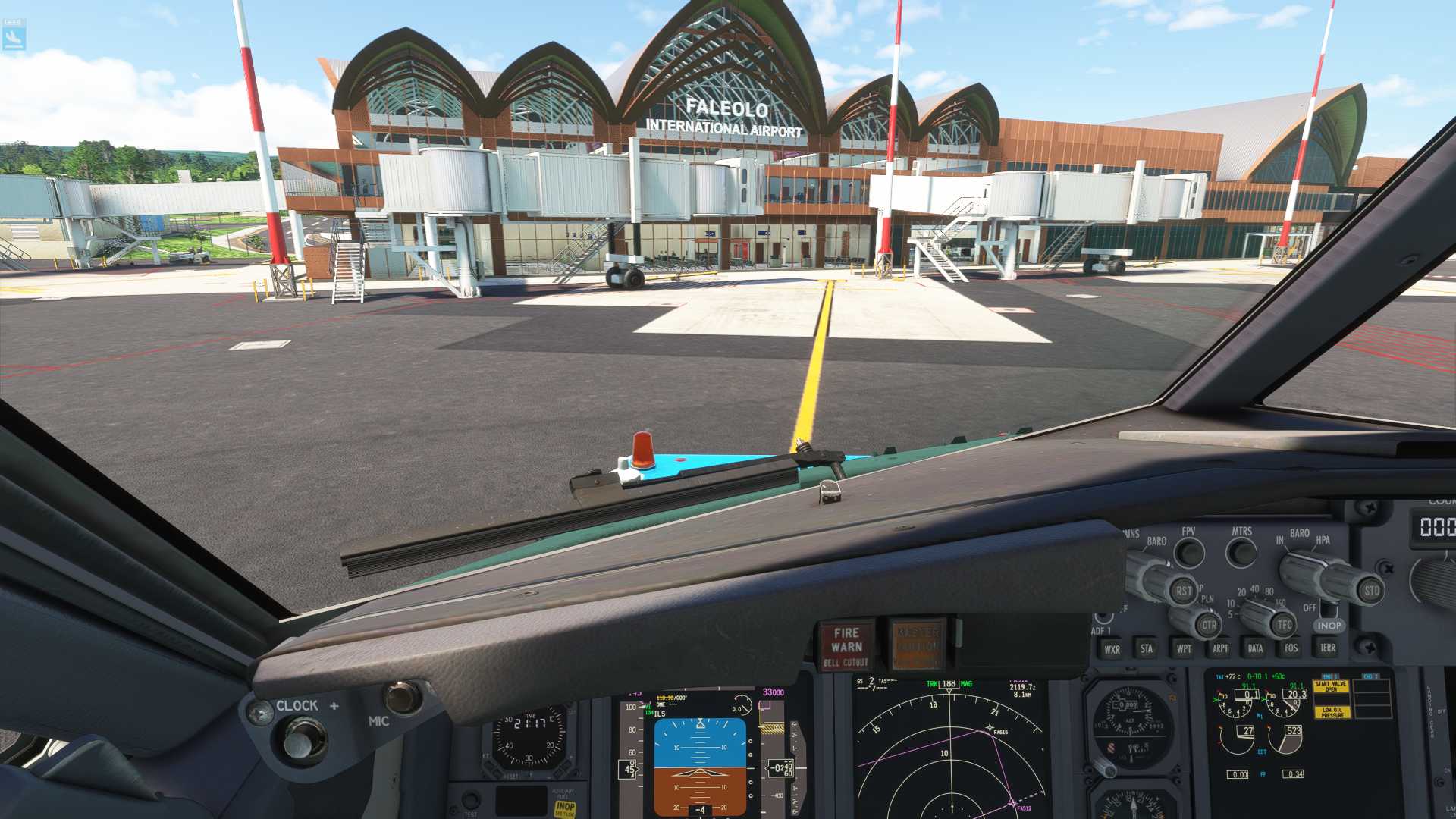Turn on the DATA map button
This screenshot has width=1456, height=819.
pyautogui.click(x=1256, y=648)
